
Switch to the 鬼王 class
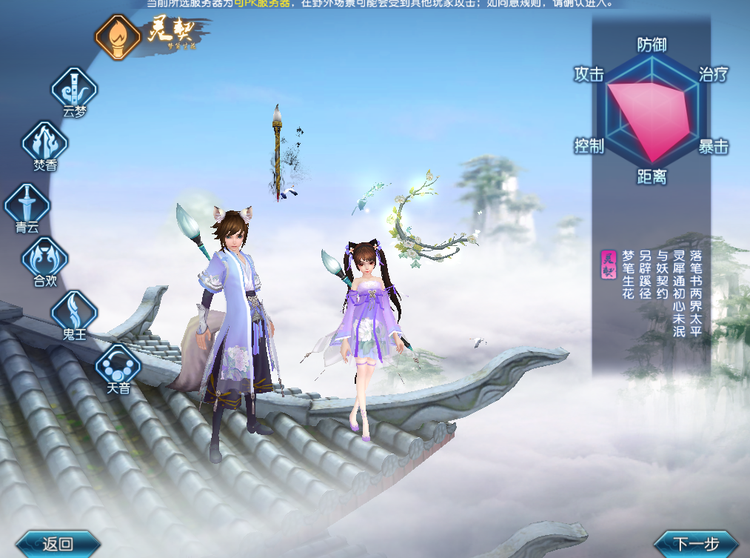pos(74,312)
